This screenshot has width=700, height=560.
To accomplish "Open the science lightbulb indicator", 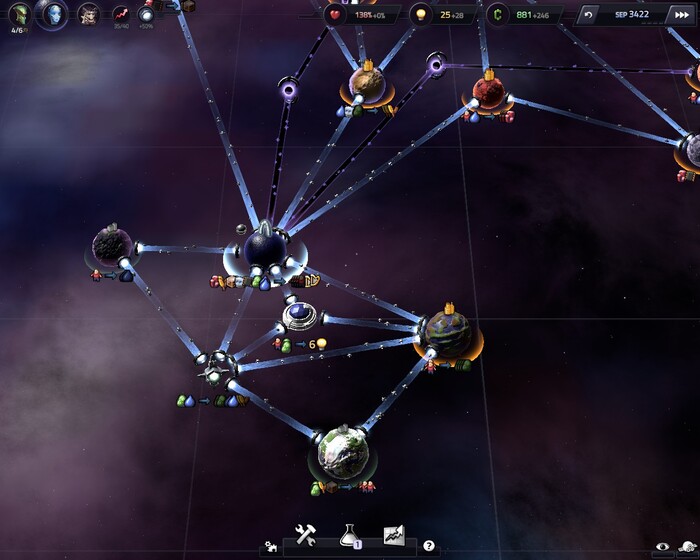I will [x=421, y=15].
